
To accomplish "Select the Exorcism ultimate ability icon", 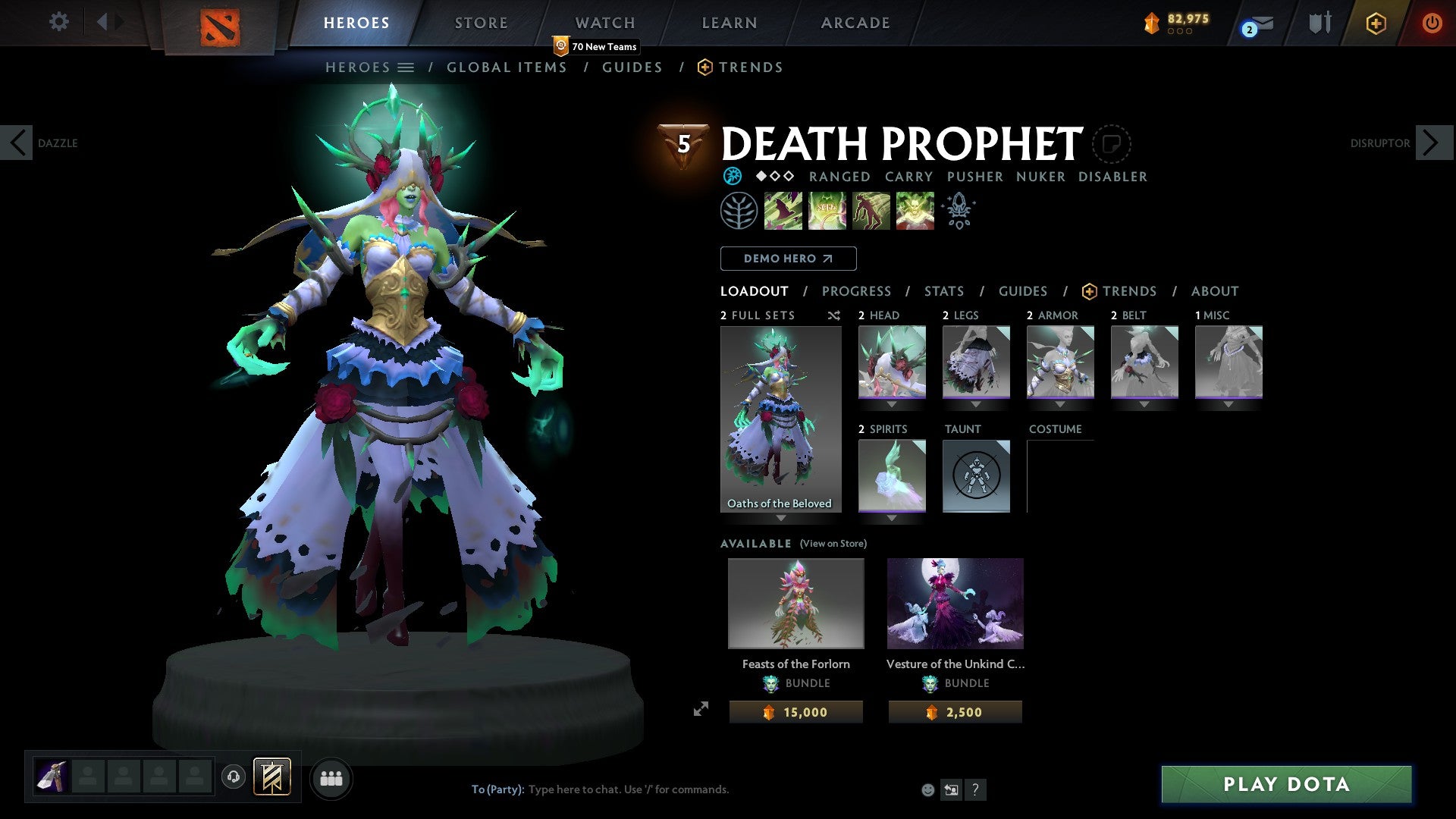I will [x=914, y=211].
